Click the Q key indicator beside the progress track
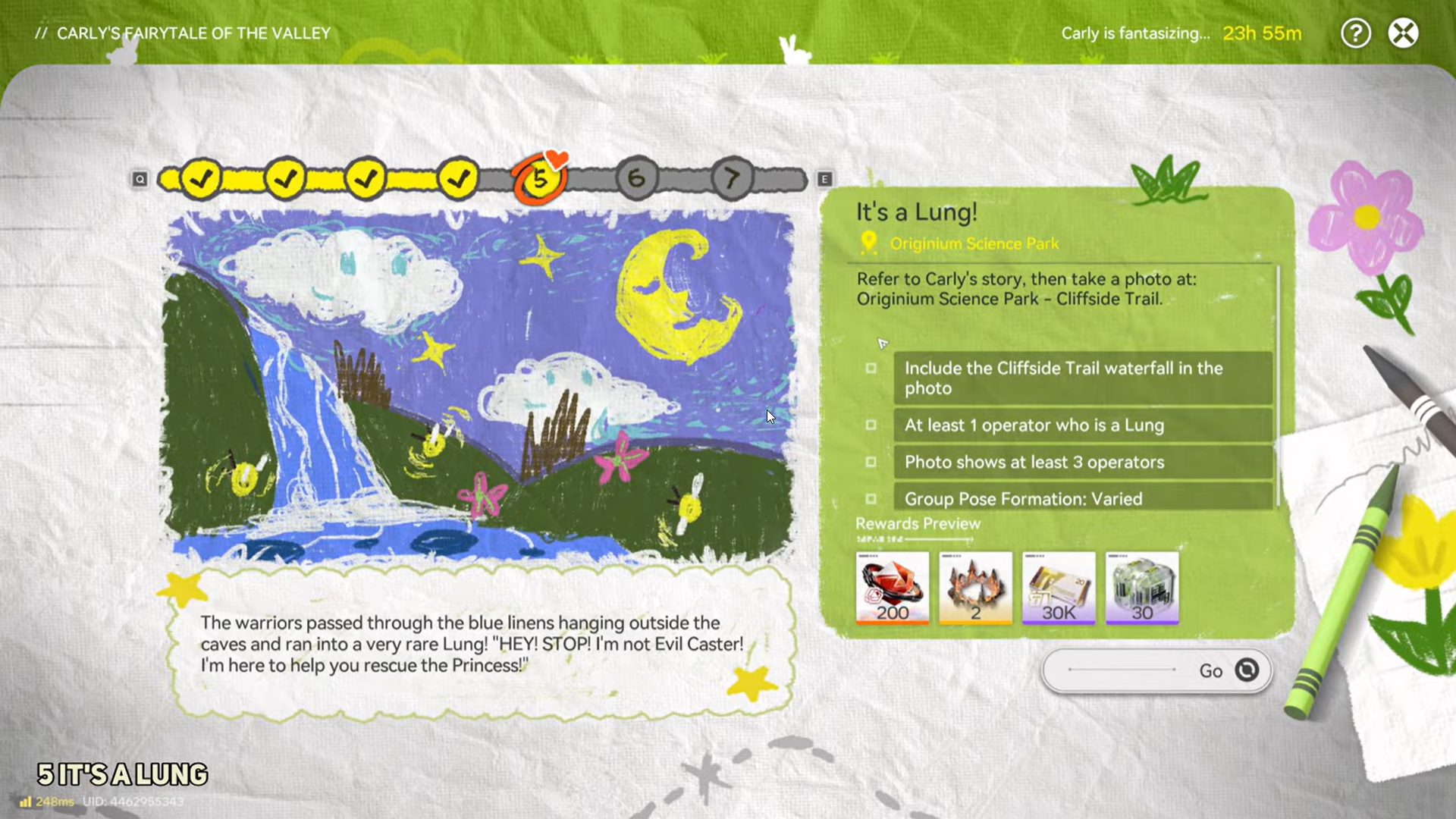This screenshot has height=819, width=1456. 140,179
